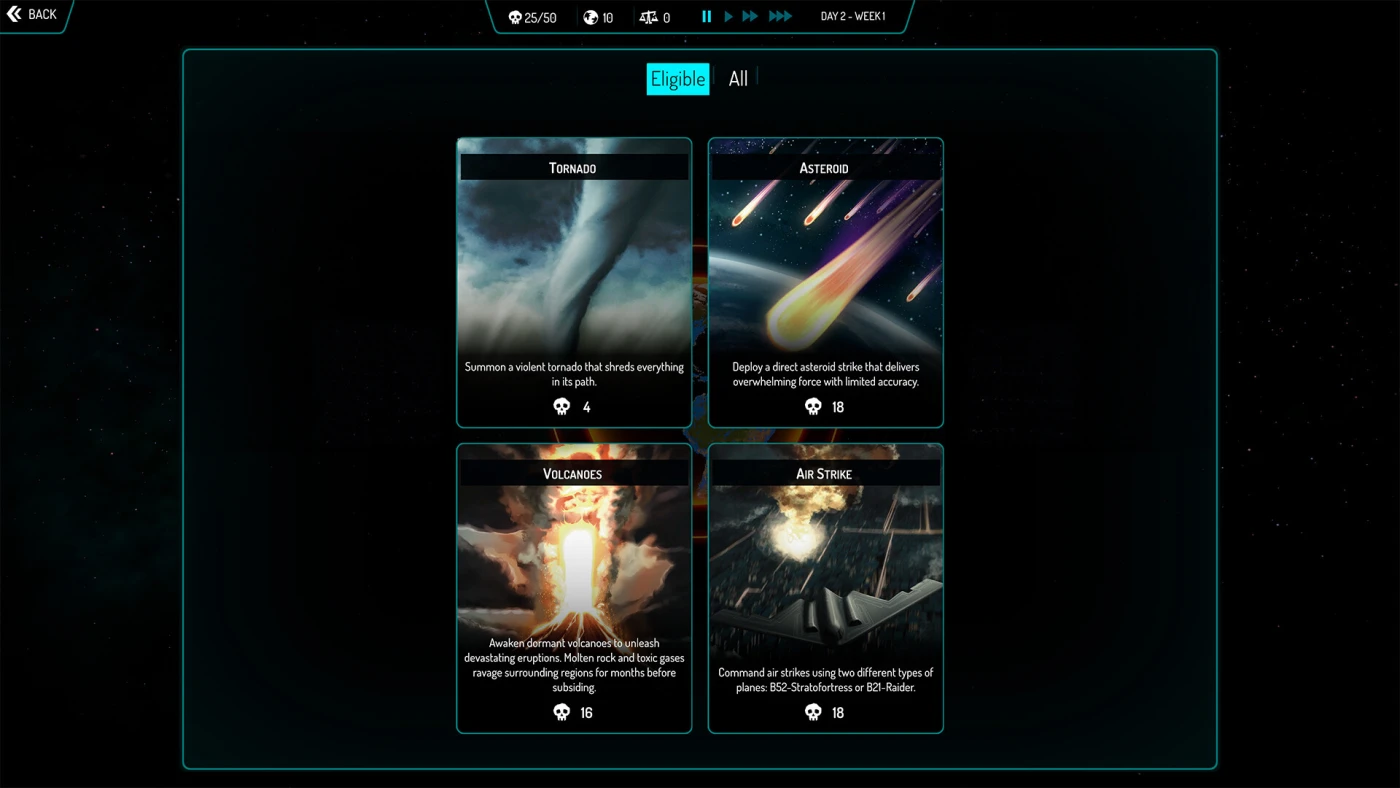Select the Tornado card
This screenshot has width=1400, height=788.
574,282
